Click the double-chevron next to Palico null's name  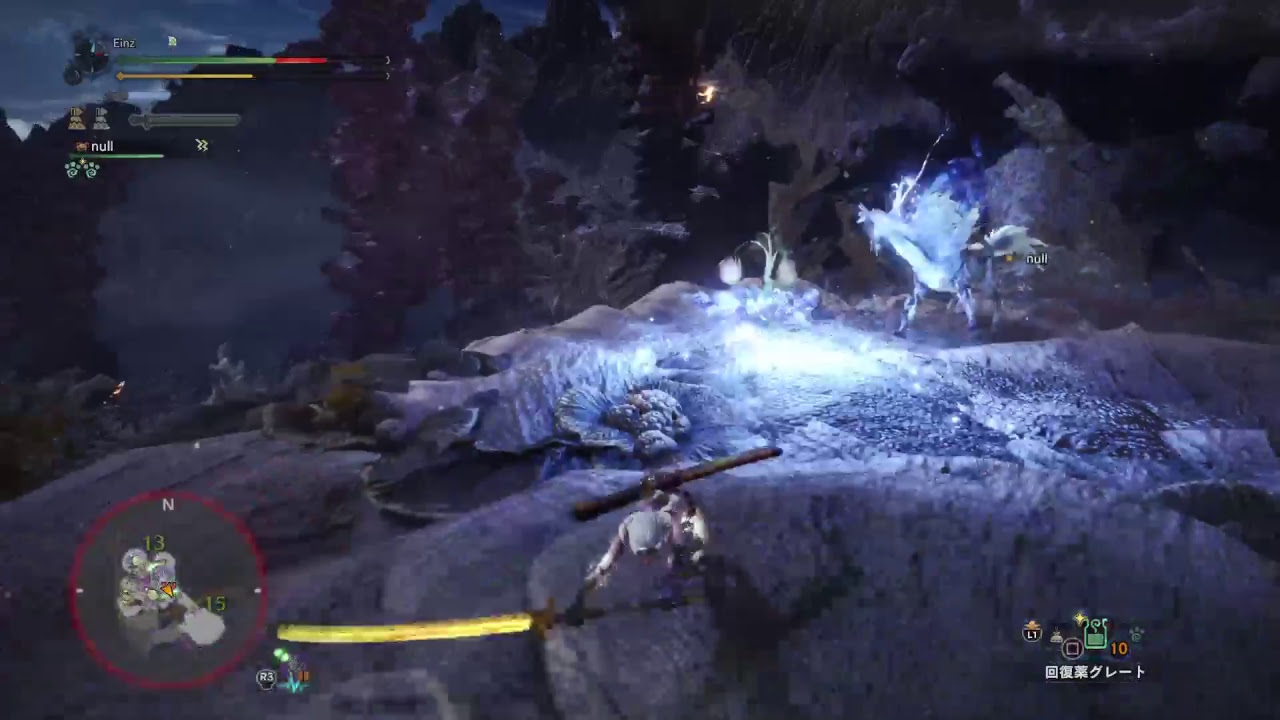click(200, 145)
